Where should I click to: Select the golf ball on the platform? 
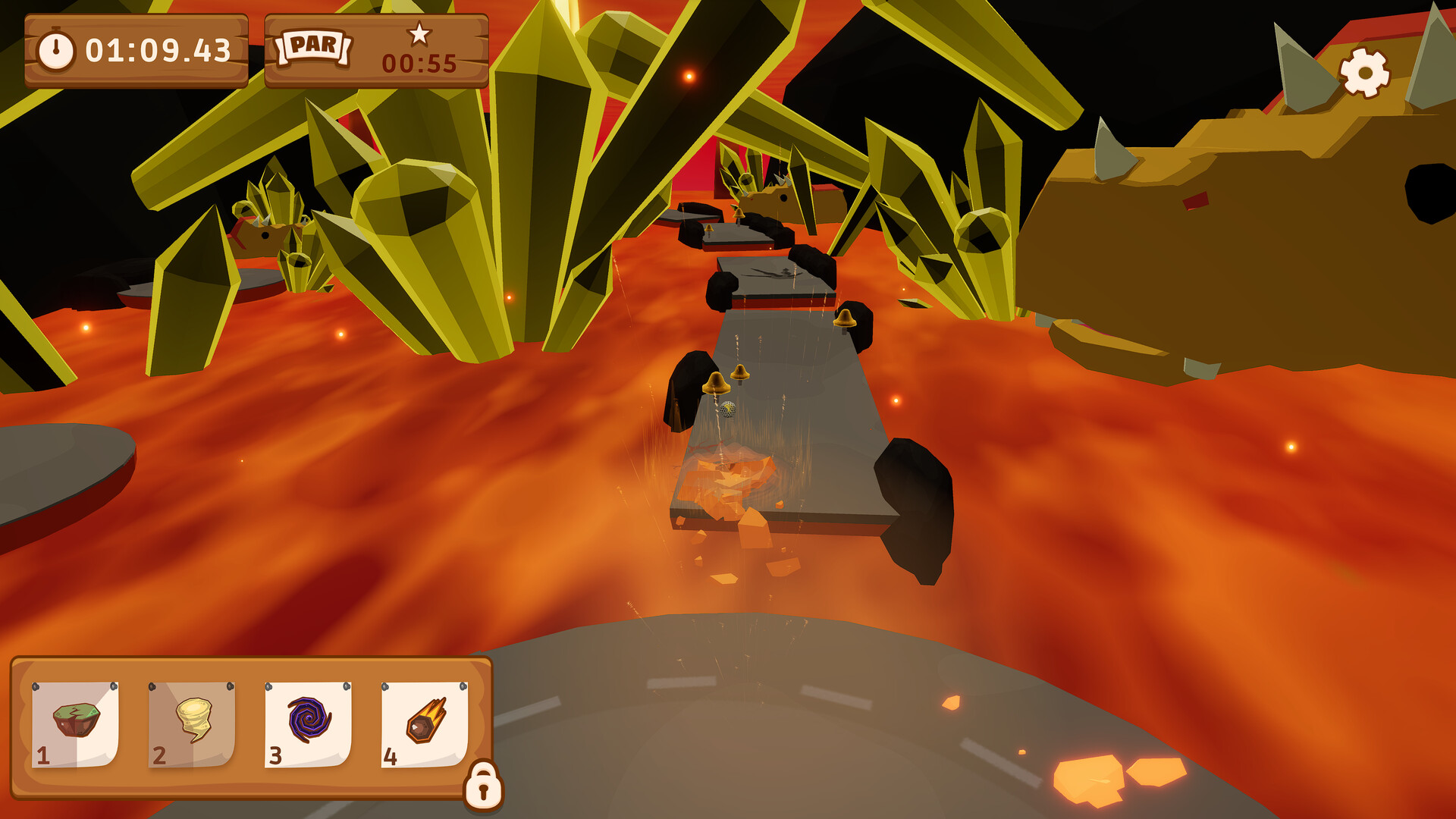[x=730, y=409]
